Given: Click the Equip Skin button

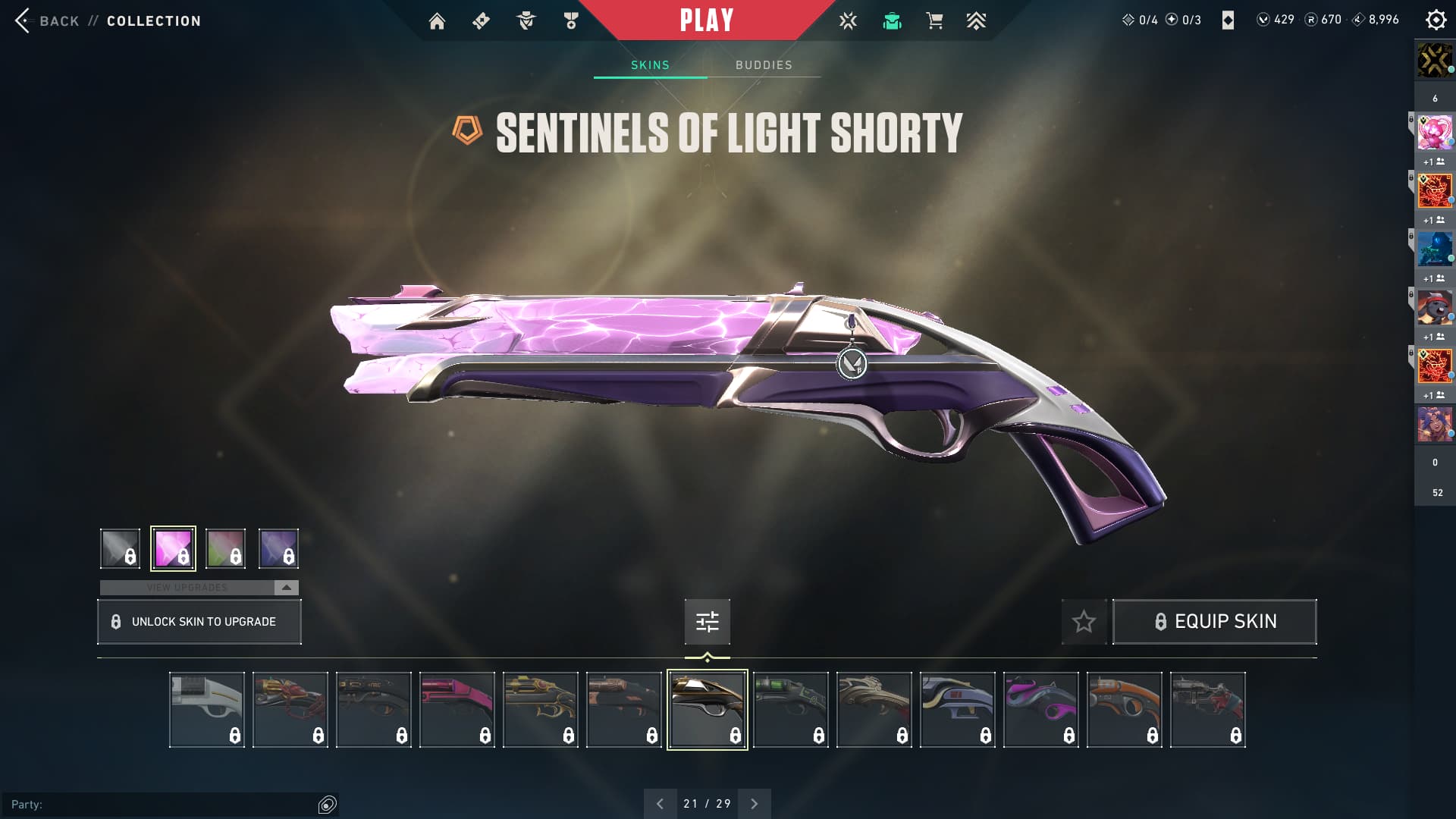Looking at the screenshot, I should click(1214, 622).
